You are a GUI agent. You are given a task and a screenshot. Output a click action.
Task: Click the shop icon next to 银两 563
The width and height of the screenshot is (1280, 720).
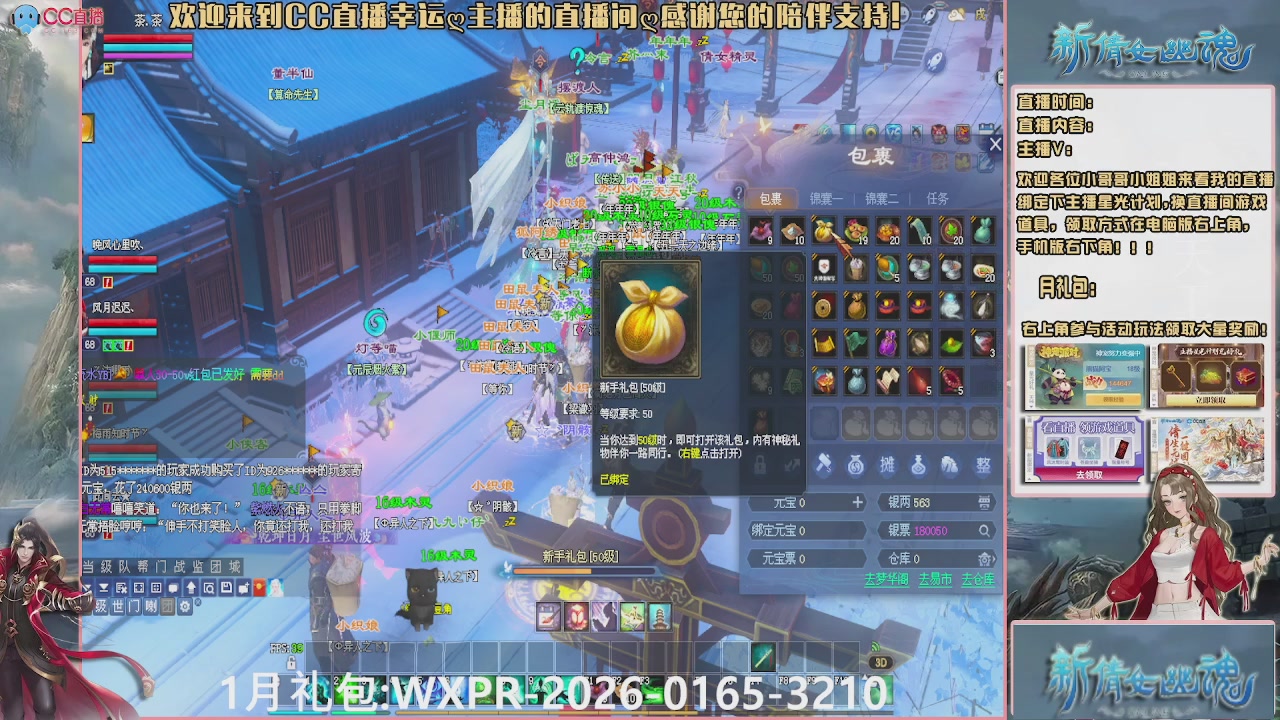tap(984, 503)
